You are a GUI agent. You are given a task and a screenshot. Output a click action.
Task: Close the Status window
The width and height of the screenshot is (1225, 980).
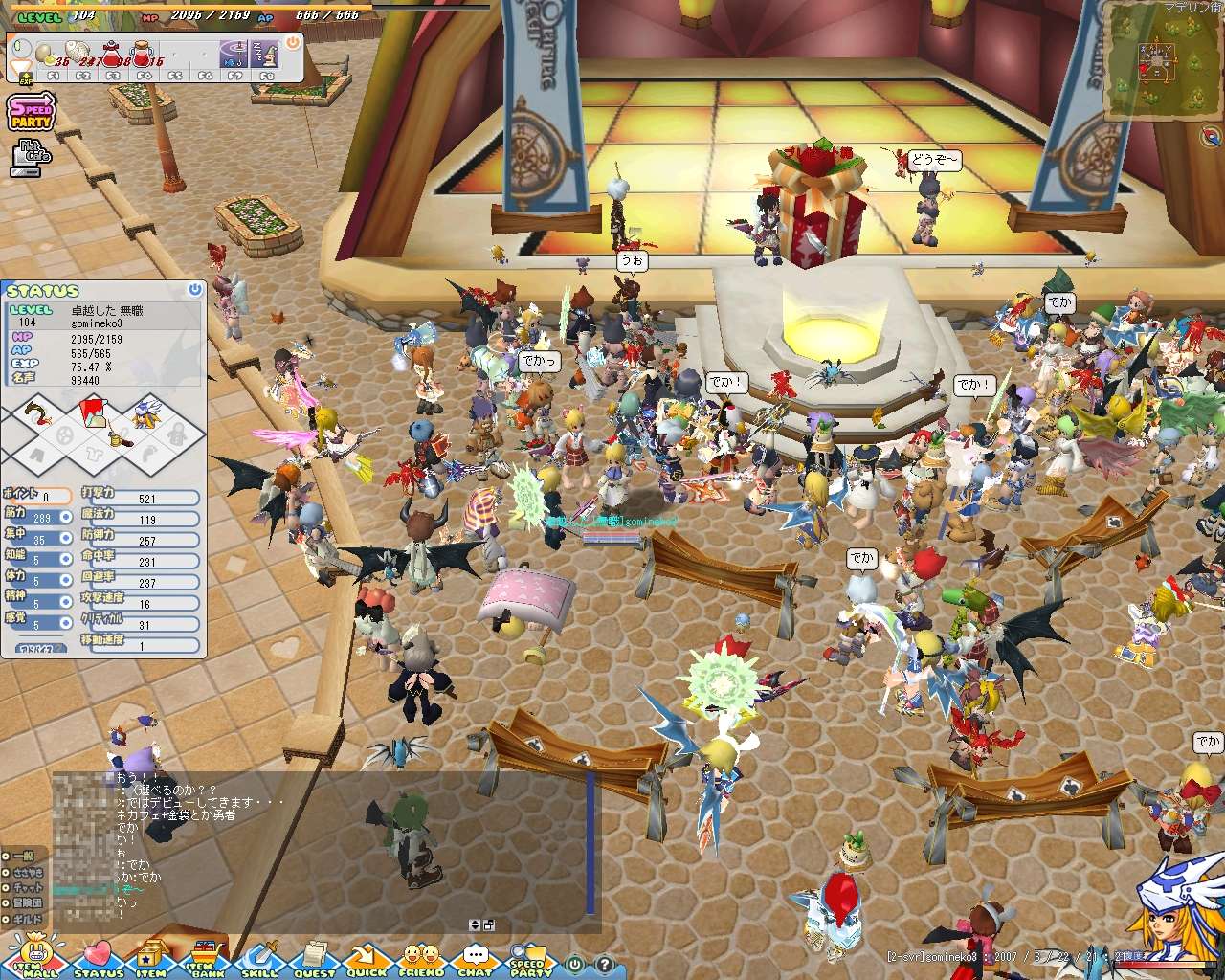point(195,289)
